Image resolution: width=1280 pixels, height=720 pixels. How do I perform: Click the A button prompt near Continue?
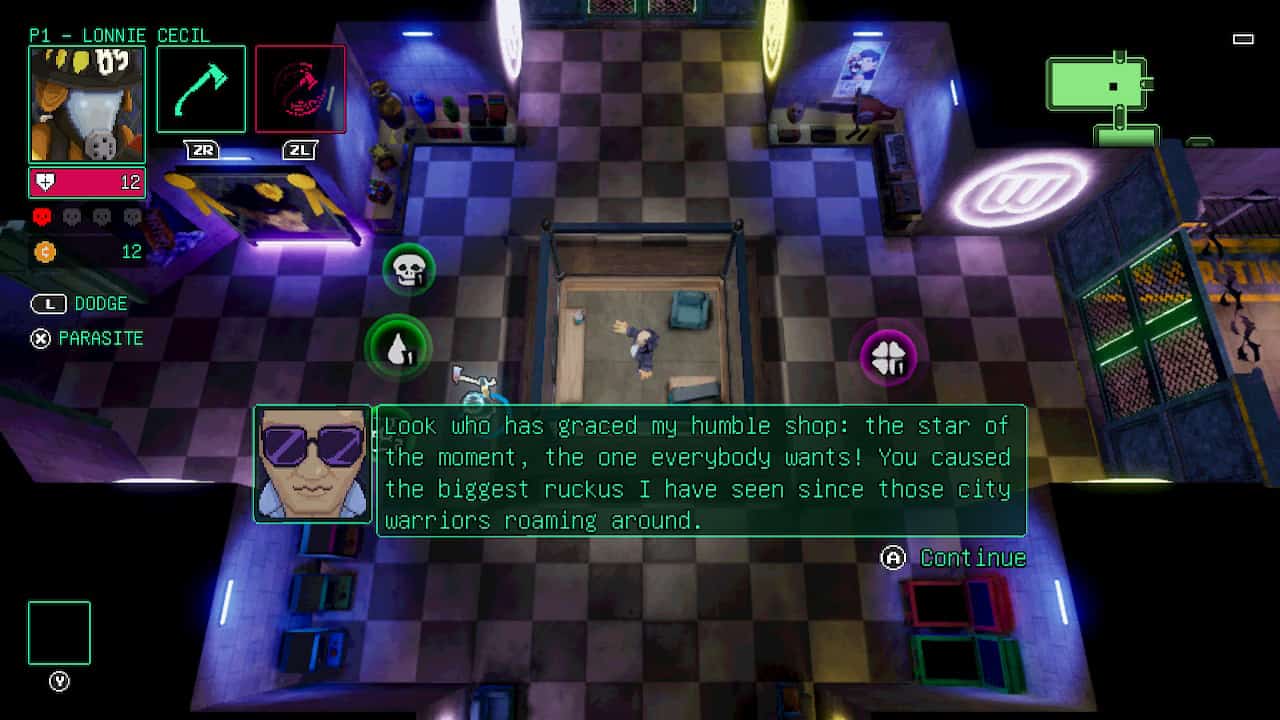892,558
